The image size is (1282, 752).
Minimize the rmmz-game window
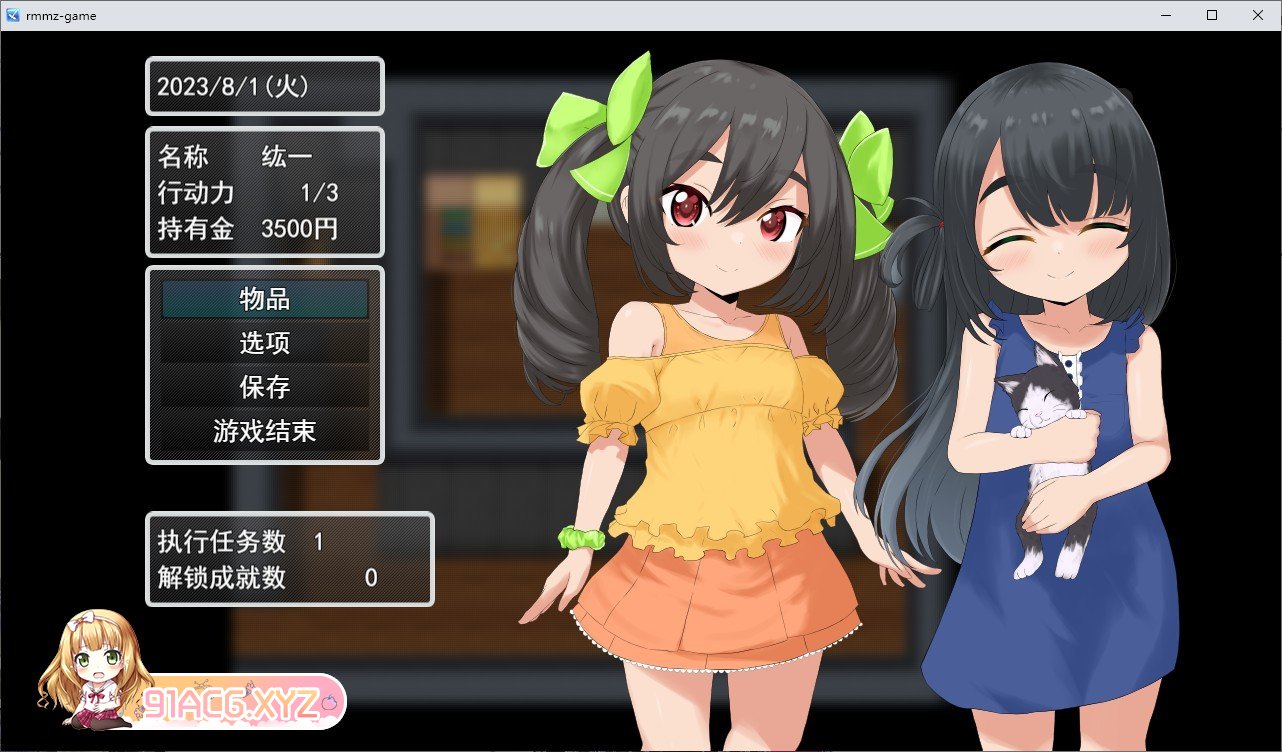pyautogui.click(x=1166, y=15)
